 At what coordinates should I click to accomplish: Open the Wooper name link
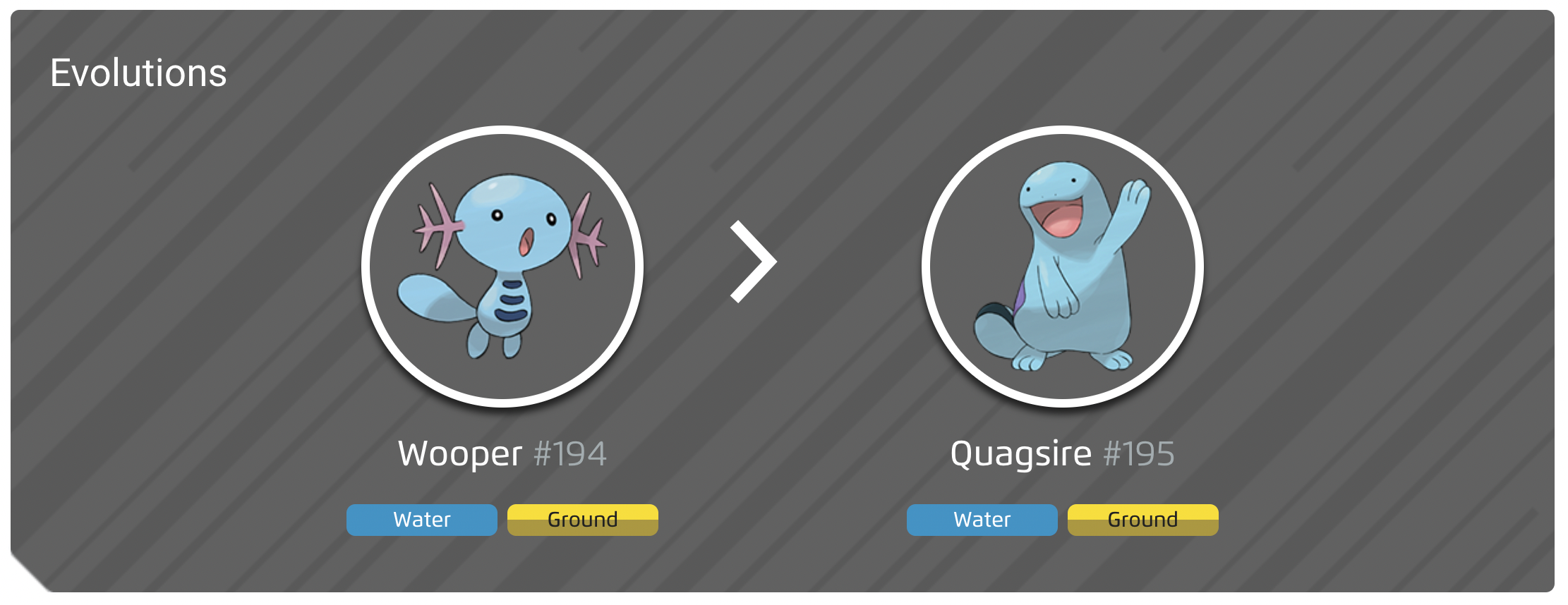coord(459,453)
